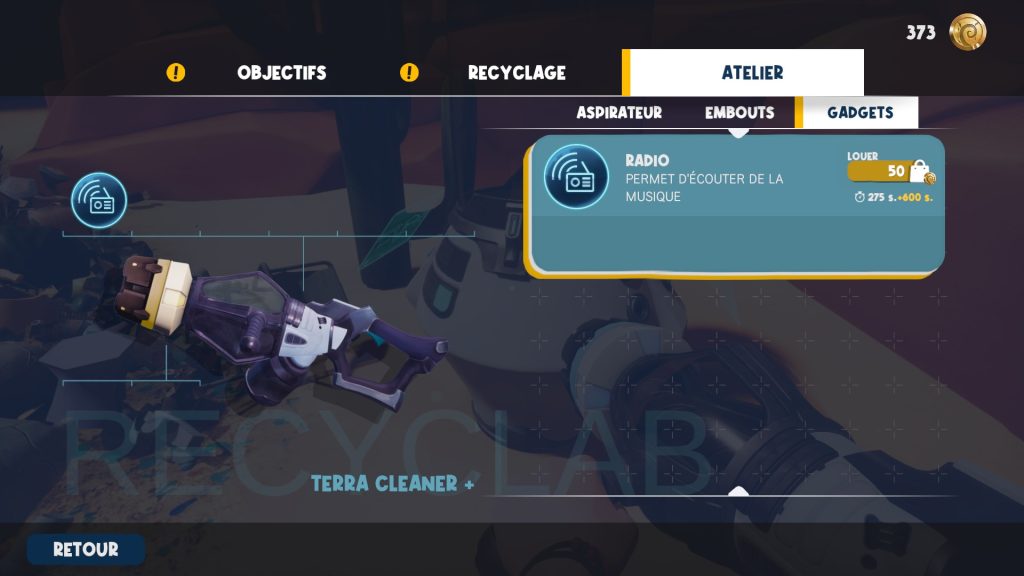Switch to the Embouts category
This screenshot has height=576, width=1024.
739,113
